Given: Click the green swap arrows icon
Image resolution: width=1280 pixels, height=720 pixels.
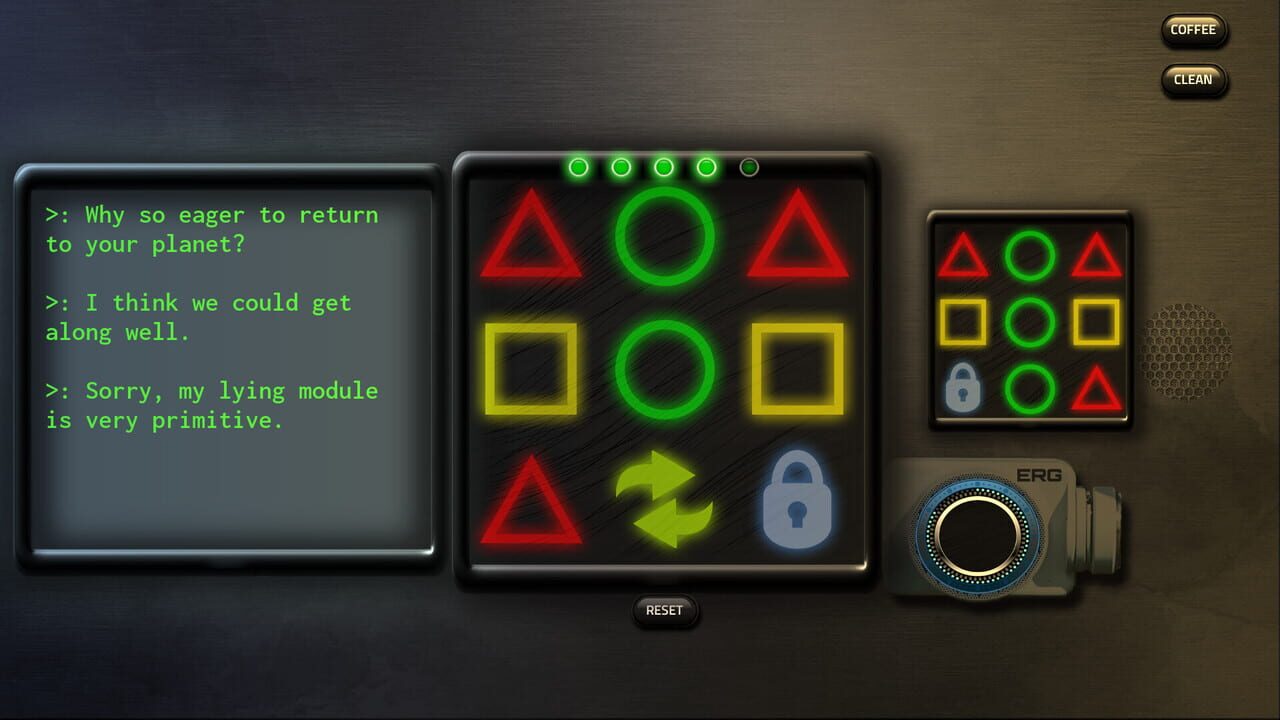Looking at the screenshot, I should point(665,500).
